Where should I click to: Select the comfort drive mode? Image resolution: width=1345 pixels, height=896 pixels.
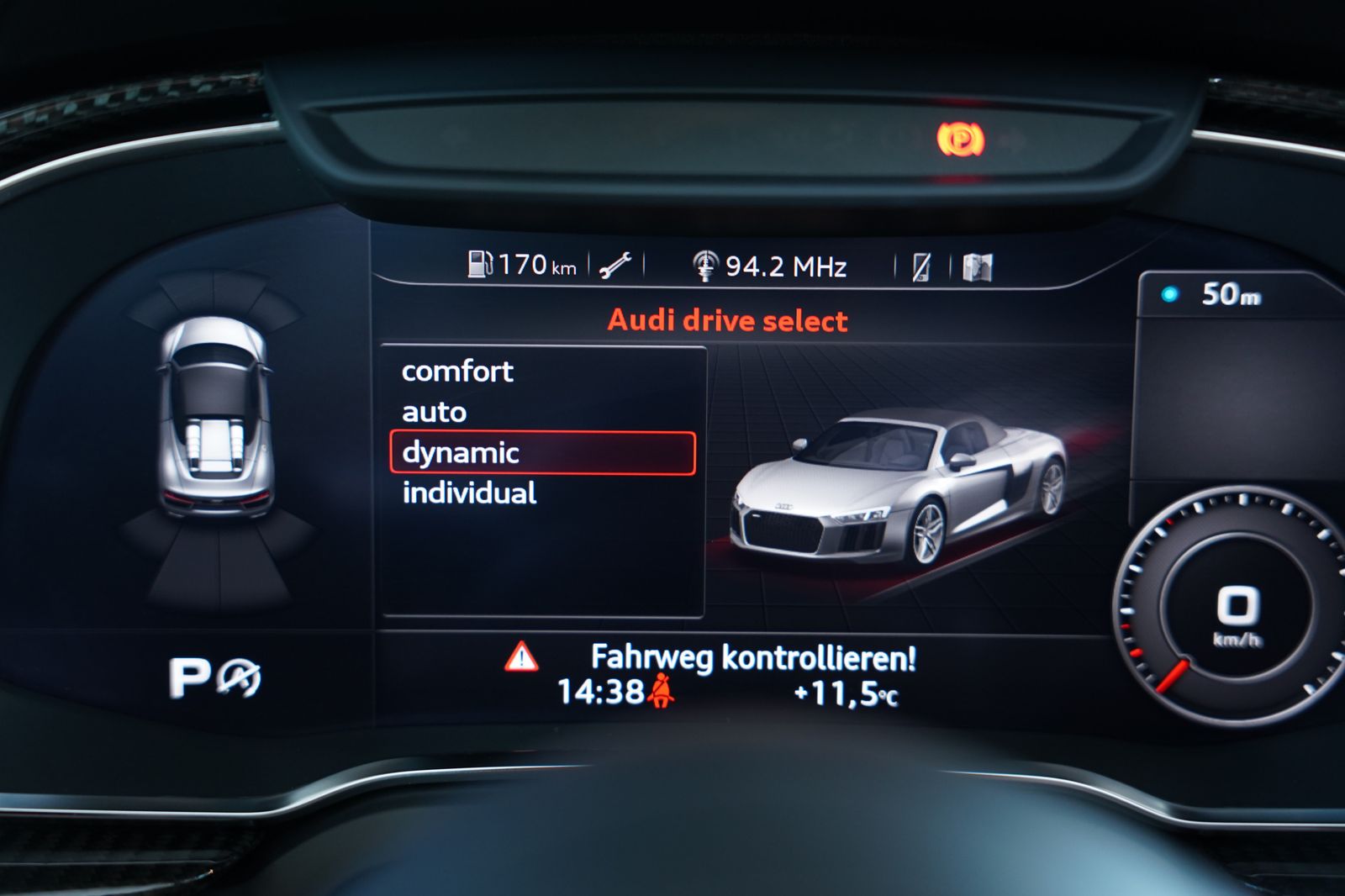(458, 371)
